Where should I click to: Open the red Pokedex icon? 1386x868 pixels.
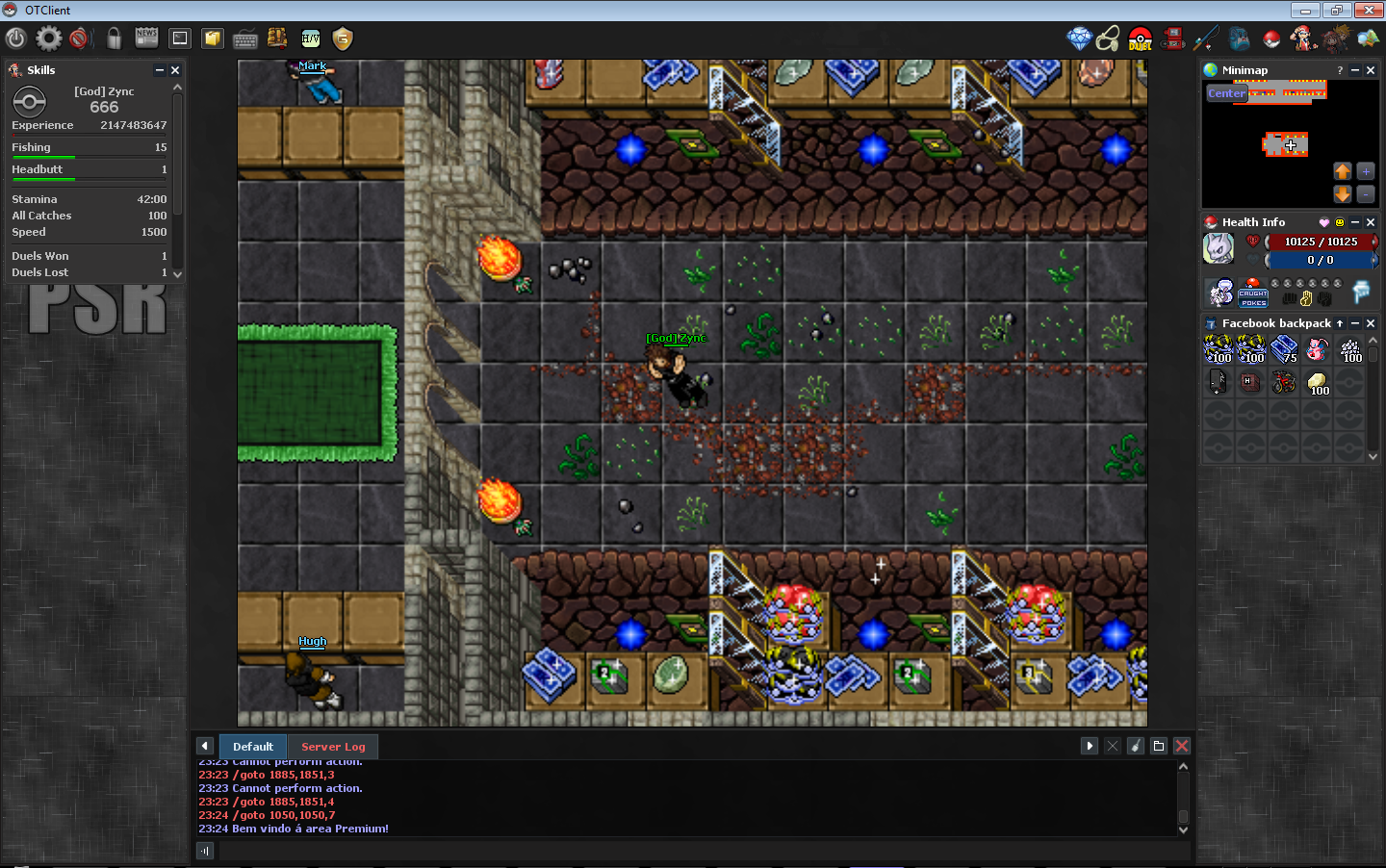tap(1173, 38)
